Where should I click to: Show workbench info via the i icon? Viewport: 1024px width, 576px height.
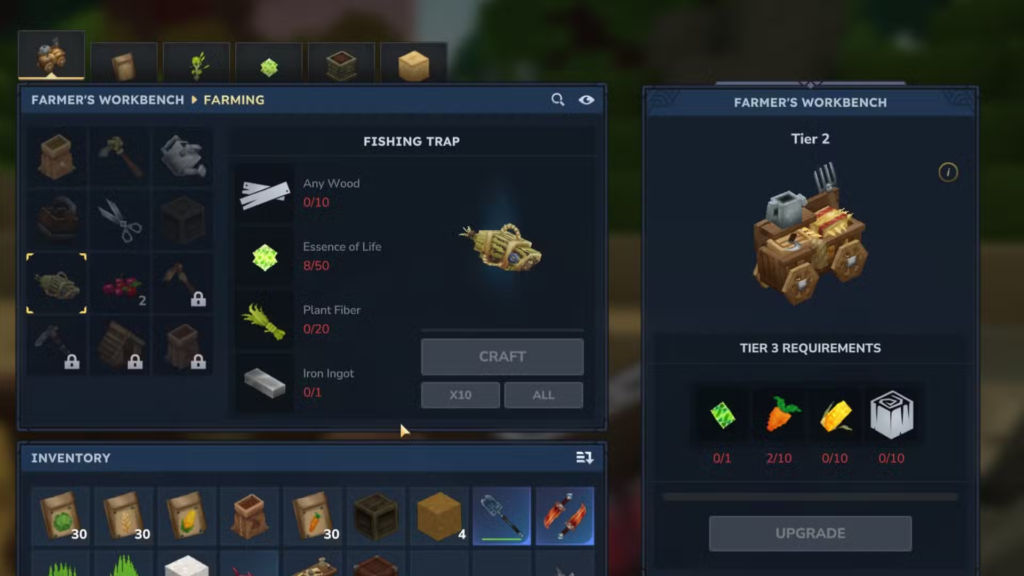click(x=948, y=172)
